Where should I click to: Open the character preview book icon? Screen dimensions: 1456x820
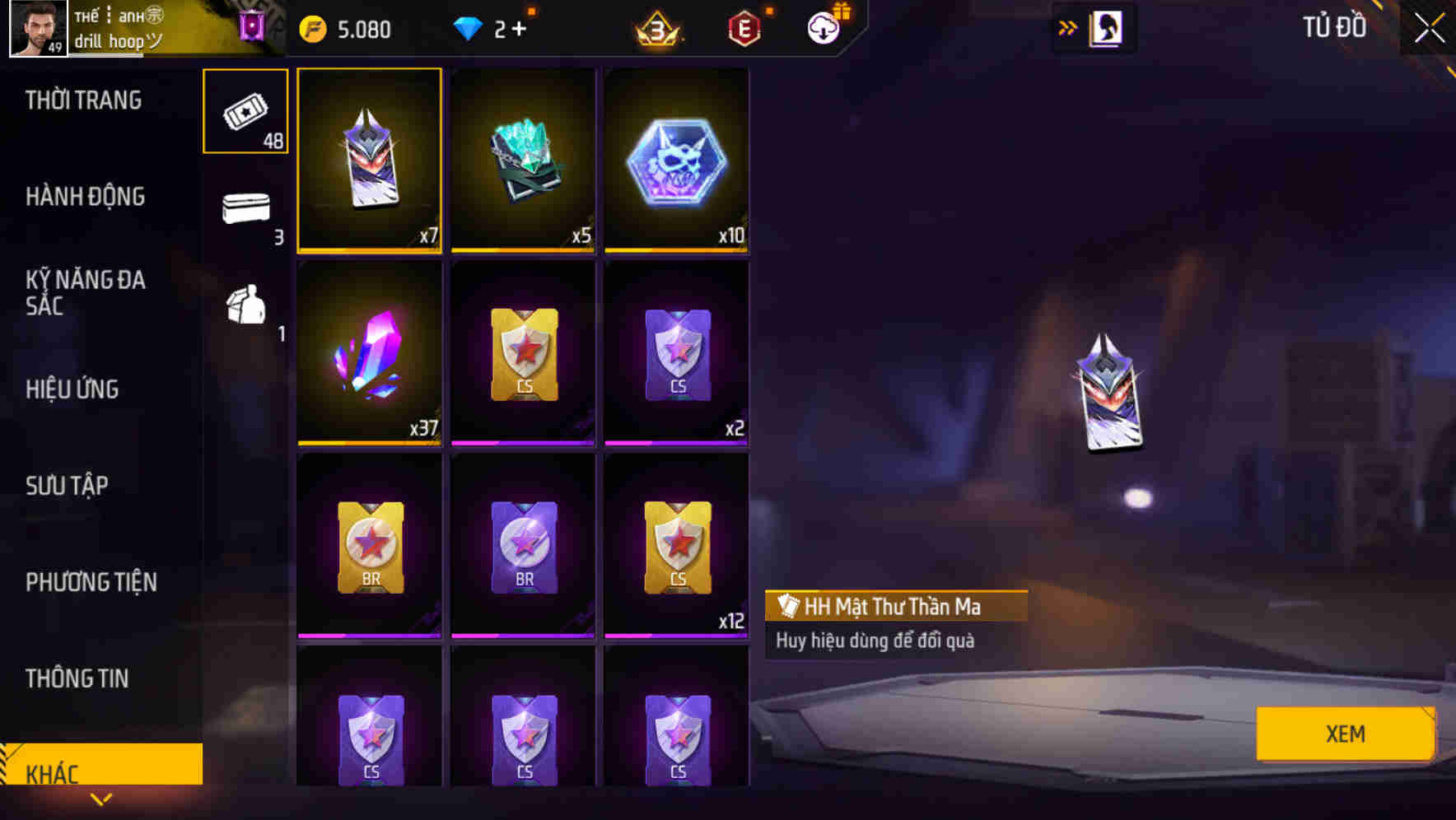[1108, 27]
